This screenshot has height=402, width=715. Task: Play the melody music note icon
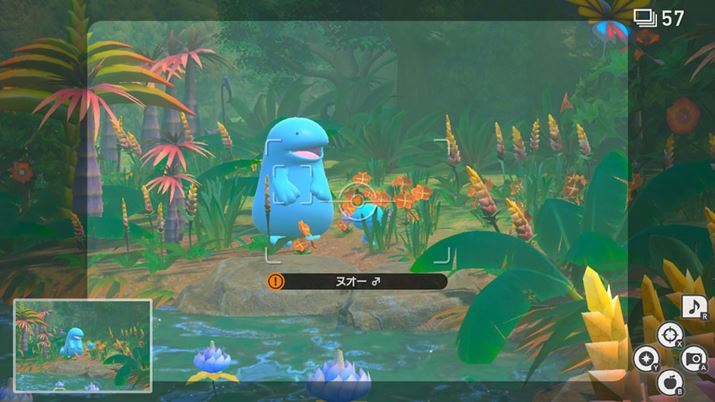[694, 308]
